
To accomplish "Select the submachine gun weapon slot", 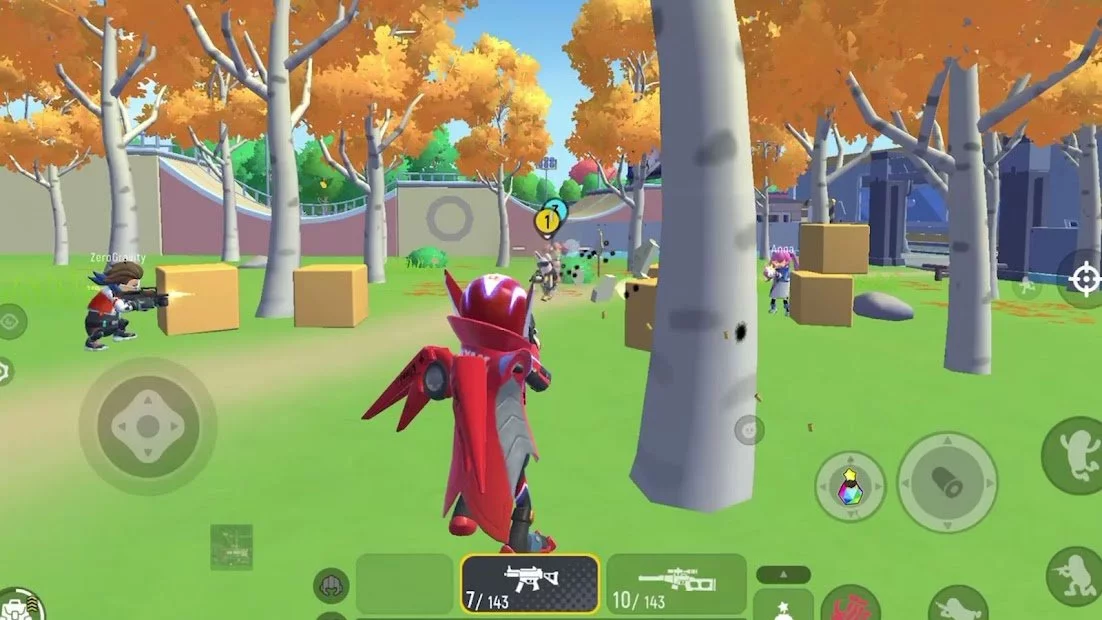I will tap(530, 583).
